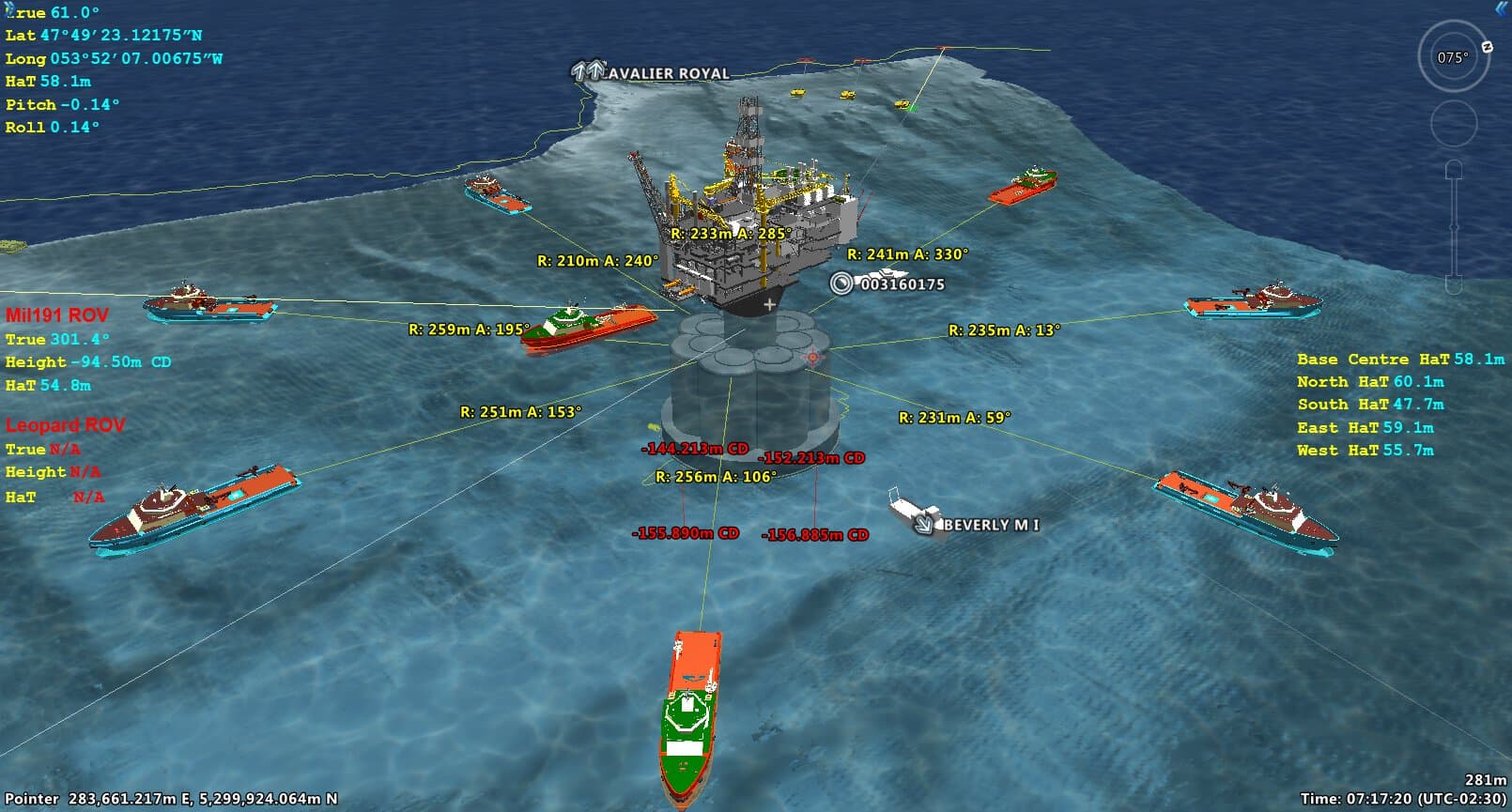This screenshot has width=1512, height=812.
Task: Click the compass rose showing 075 degrees
Action: [x=1451, y=58]
